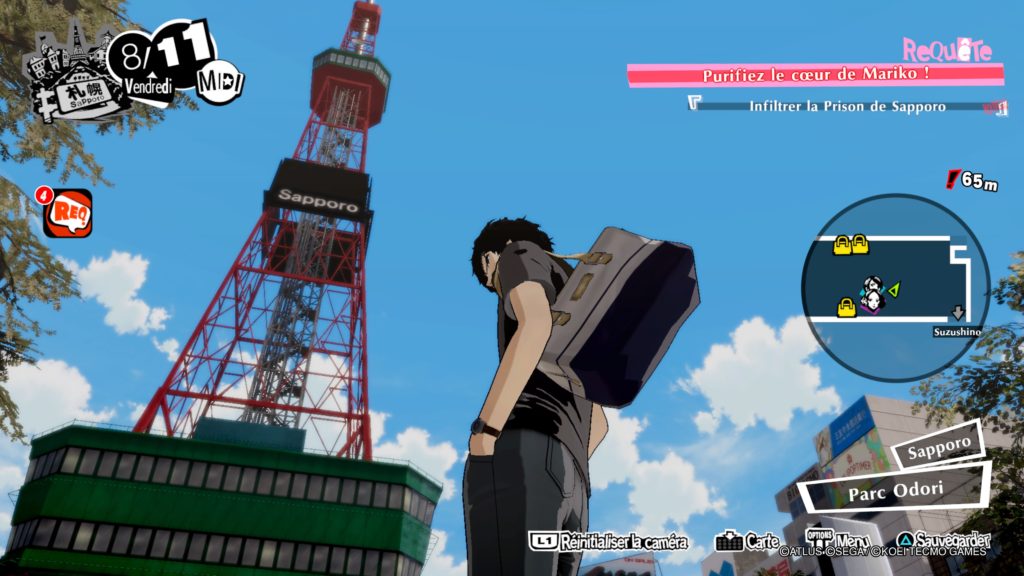Click the Infiltrer la Prison de Sapporo objective
The width and height of the screenshot is (1024, 576).
(x=846, y=105)
